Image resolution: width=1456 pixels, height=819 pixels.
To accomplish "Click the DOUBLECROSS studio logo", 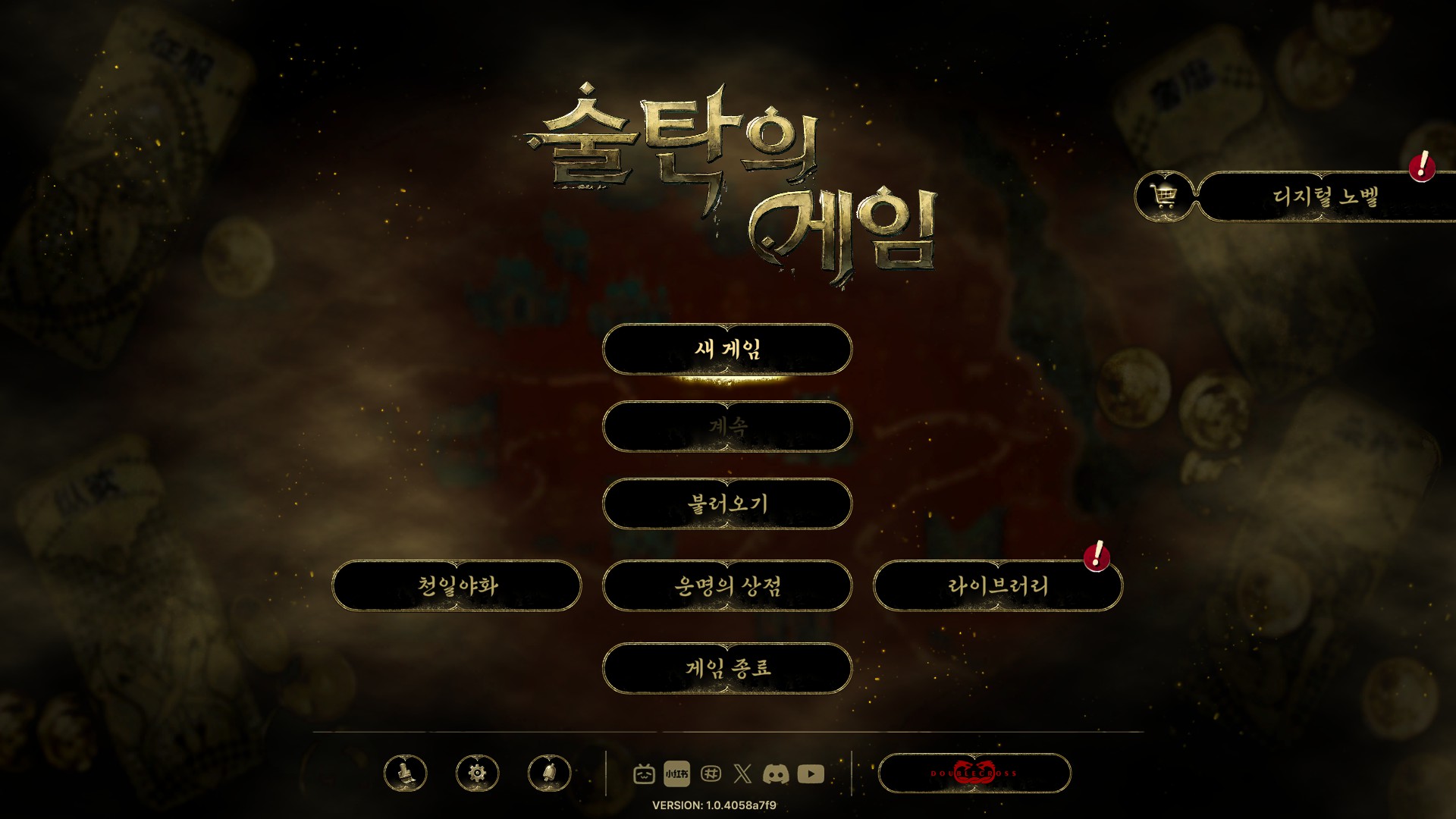I will pos(973,774).
